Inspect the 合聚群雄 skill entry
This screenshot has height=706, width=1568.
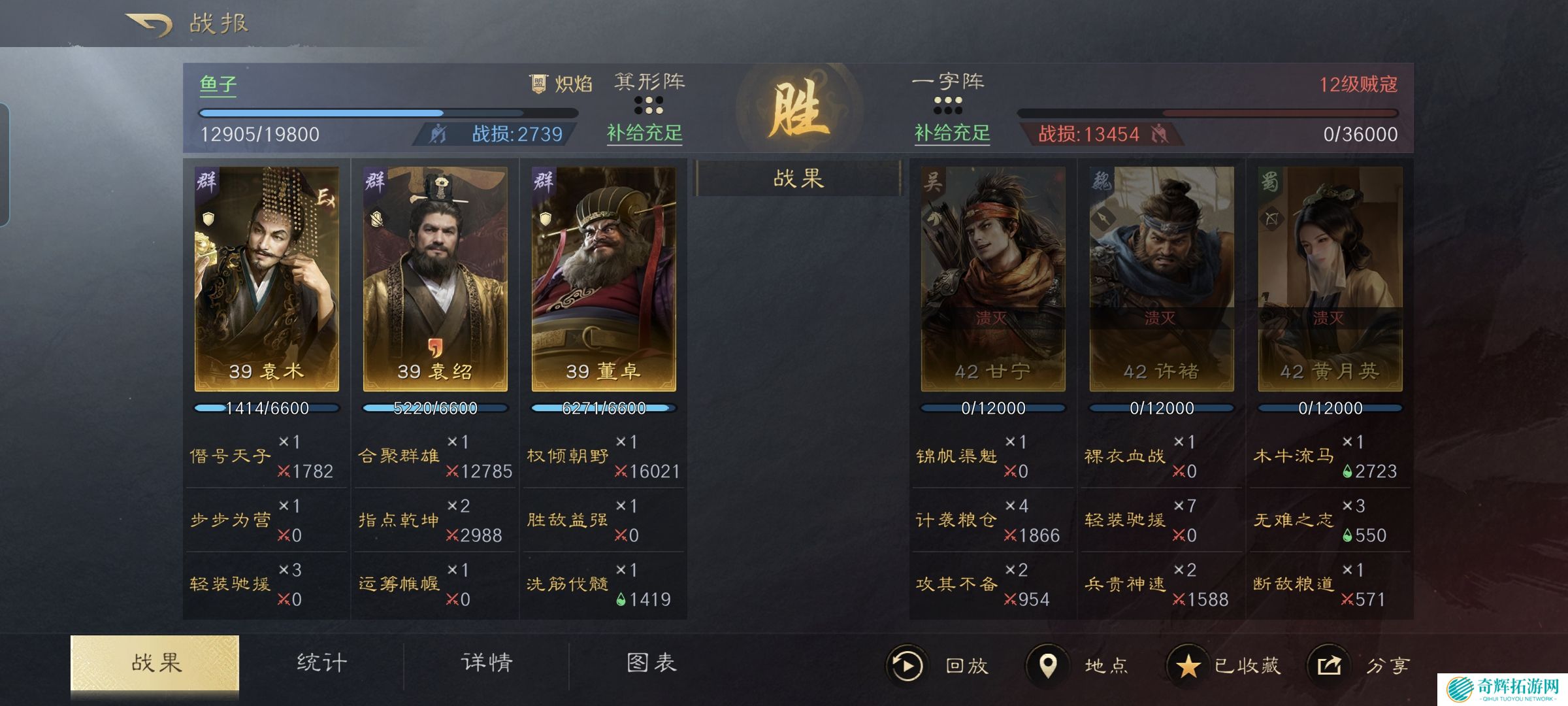[399, 456]
